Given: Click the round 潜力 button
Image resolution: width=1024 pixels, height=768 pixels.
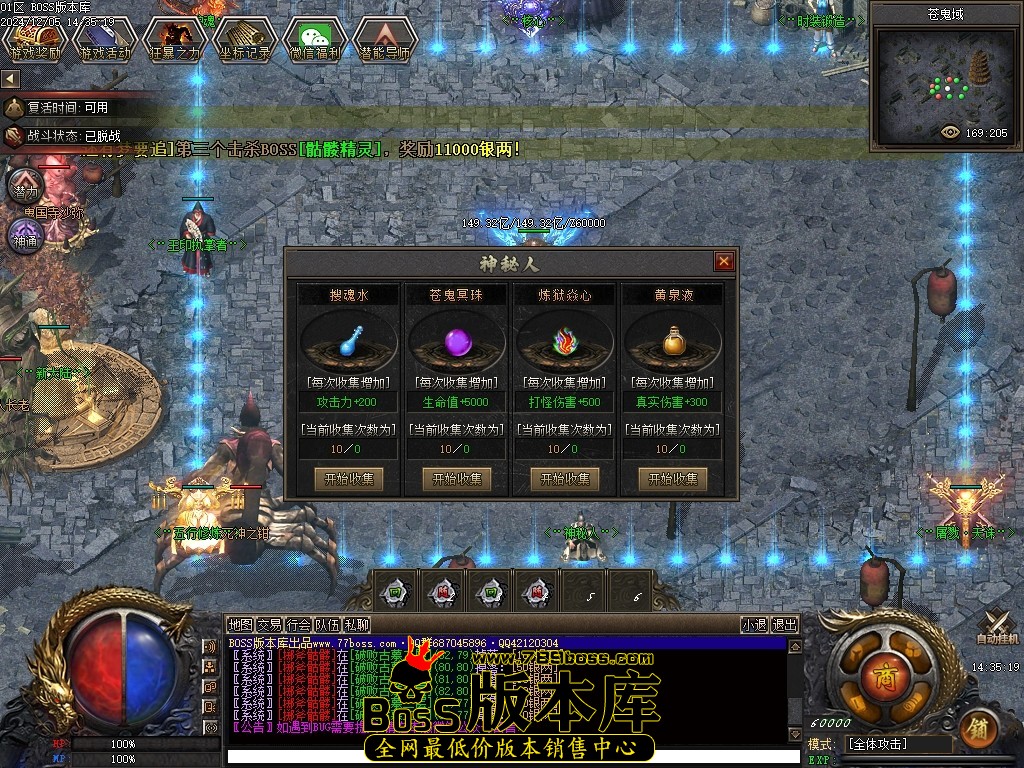Looking at the screenshot, I should point(24,188).
